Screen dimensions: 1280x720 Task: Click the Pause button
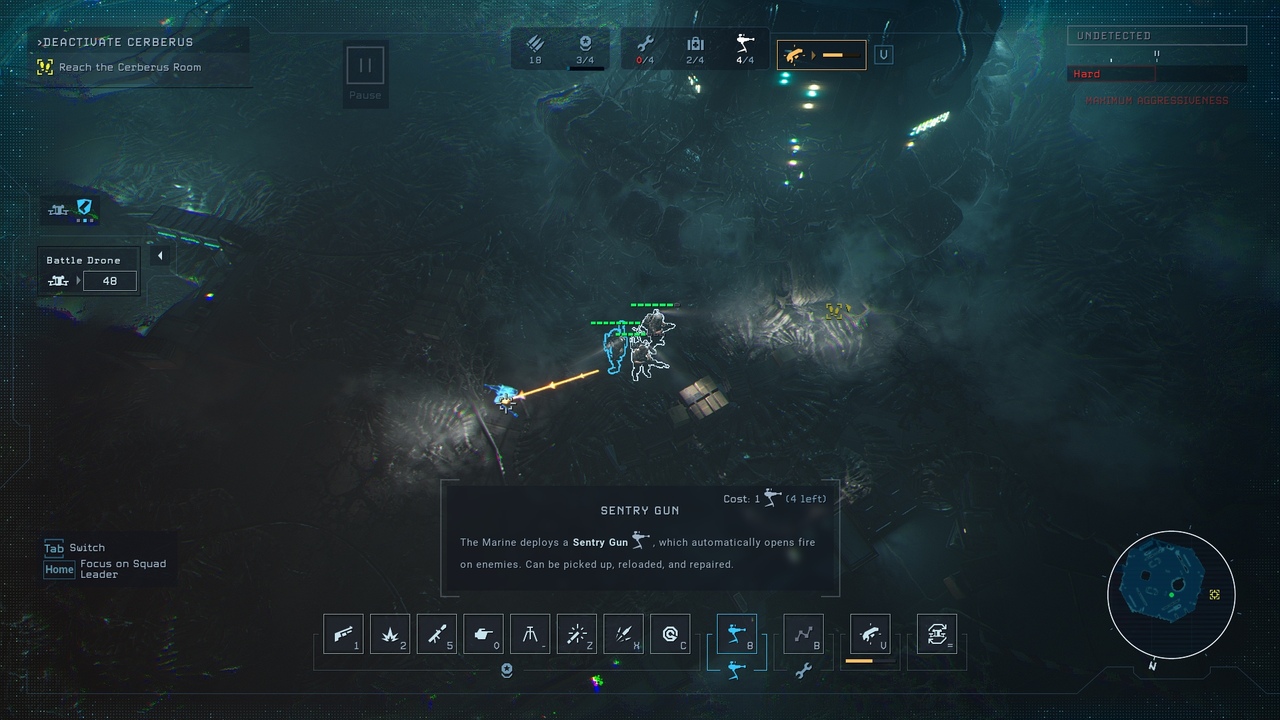(365, 65)
